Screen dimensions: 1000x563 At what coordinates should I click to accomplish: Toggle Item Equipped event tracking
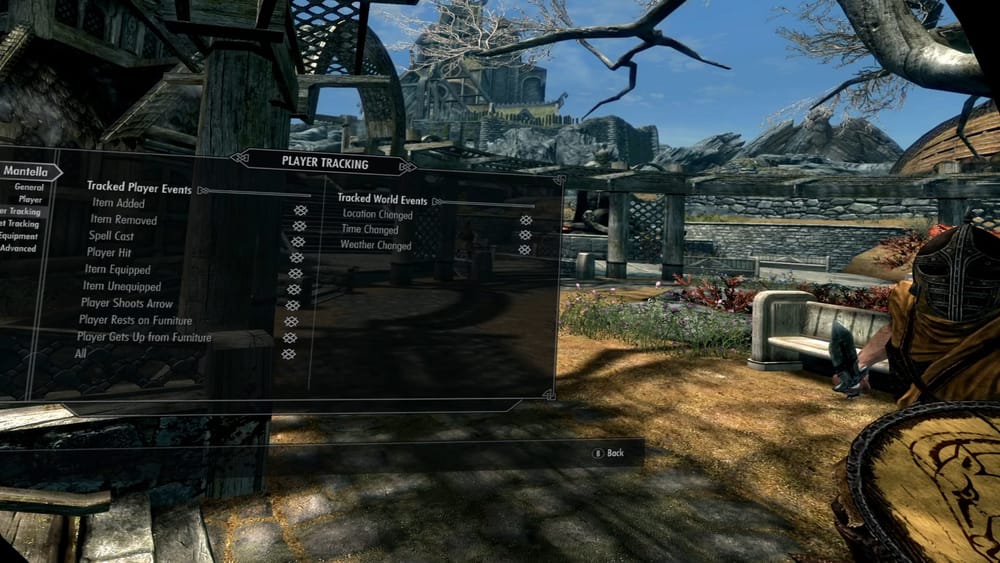(x=295, y=274)
